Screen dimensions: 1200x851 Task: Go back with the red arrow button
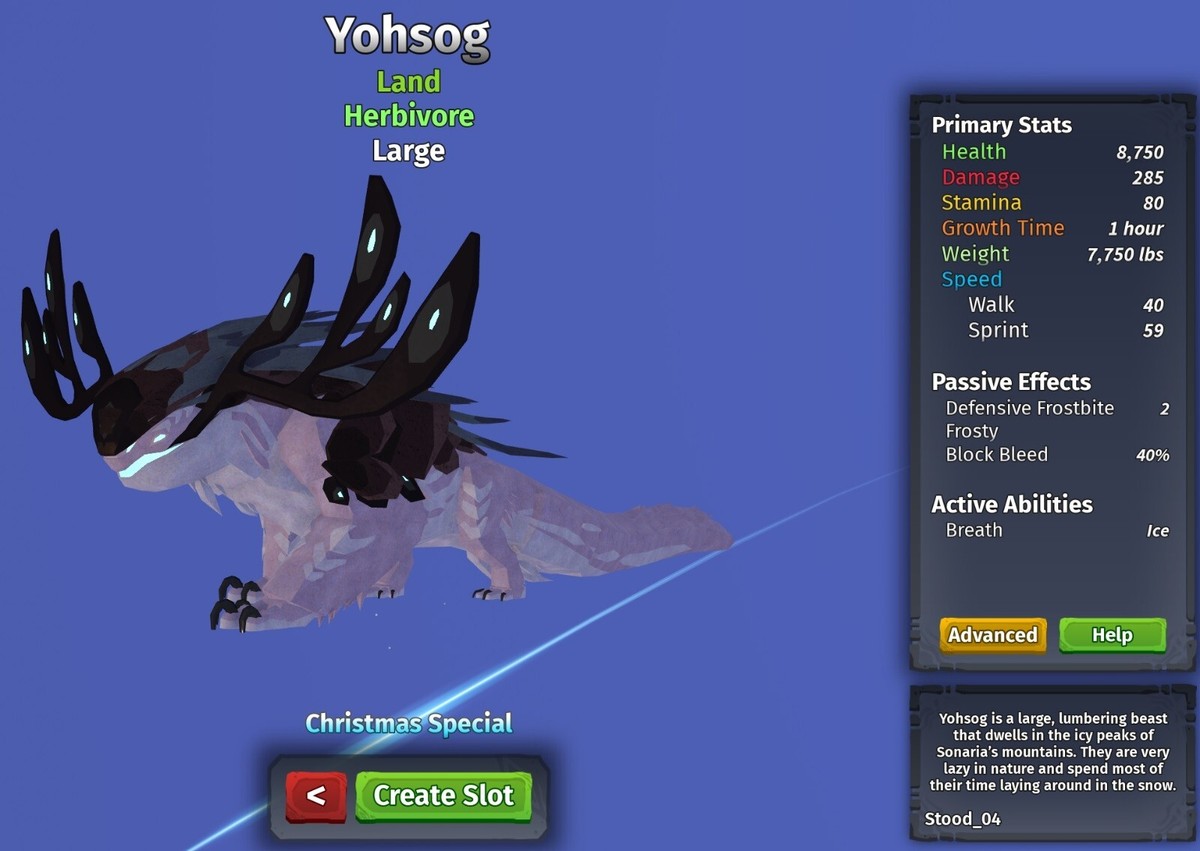click(x=316, y=796)
